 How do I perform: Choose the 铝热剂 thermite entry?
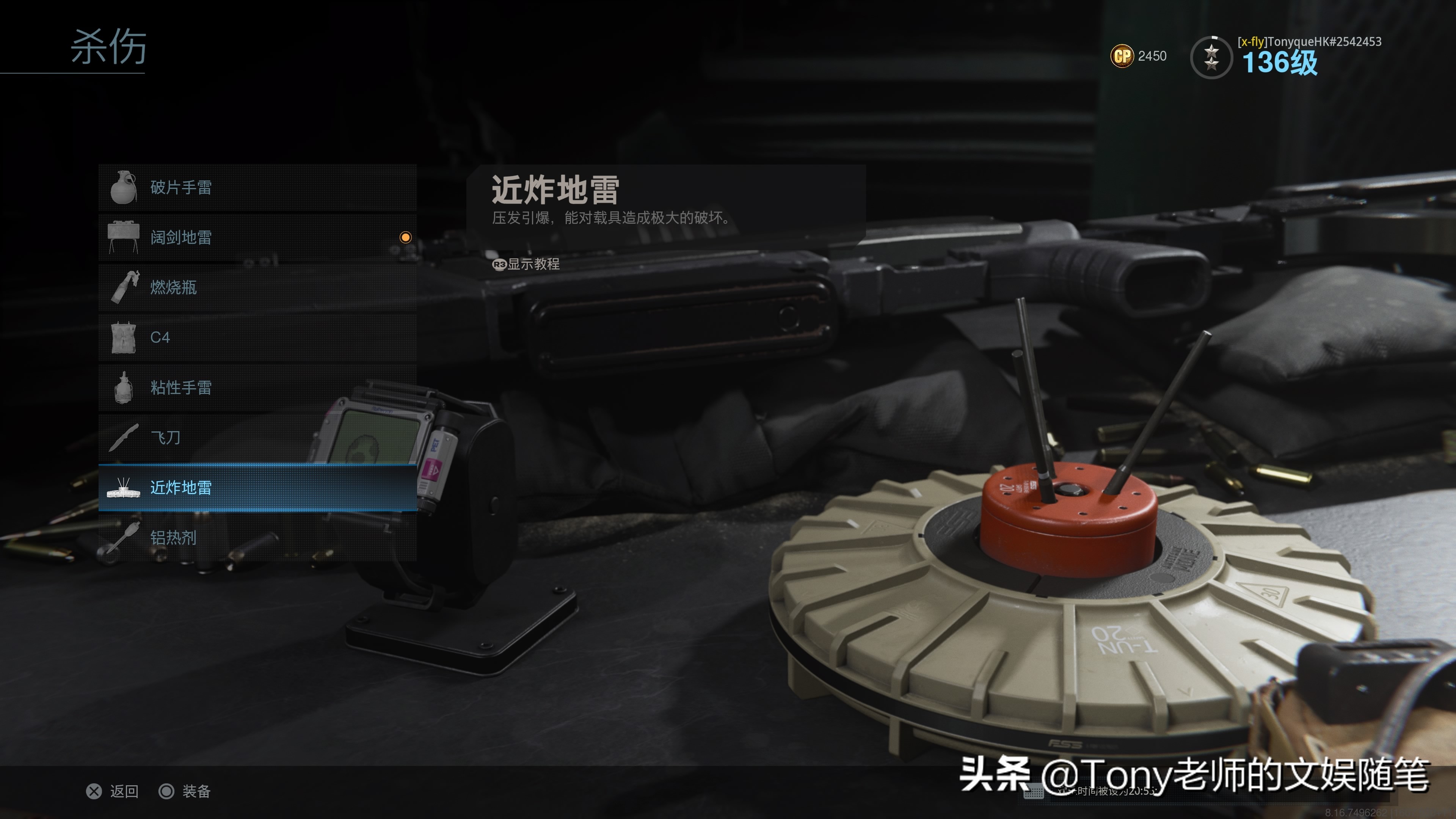(x=257, y=538)
